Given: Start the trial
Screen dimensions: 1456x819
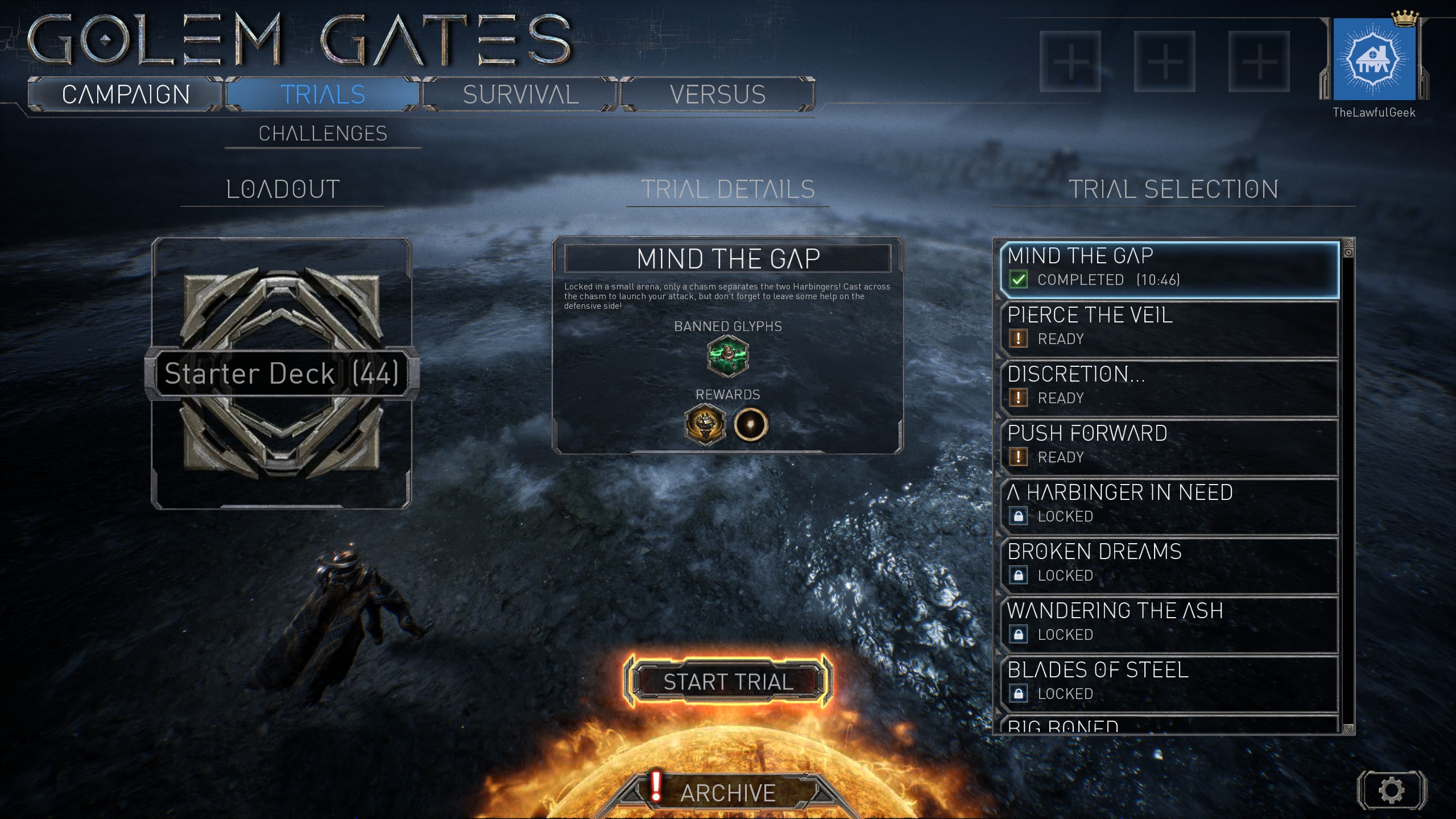Looking at the screenshot, I should pos(728,681).
